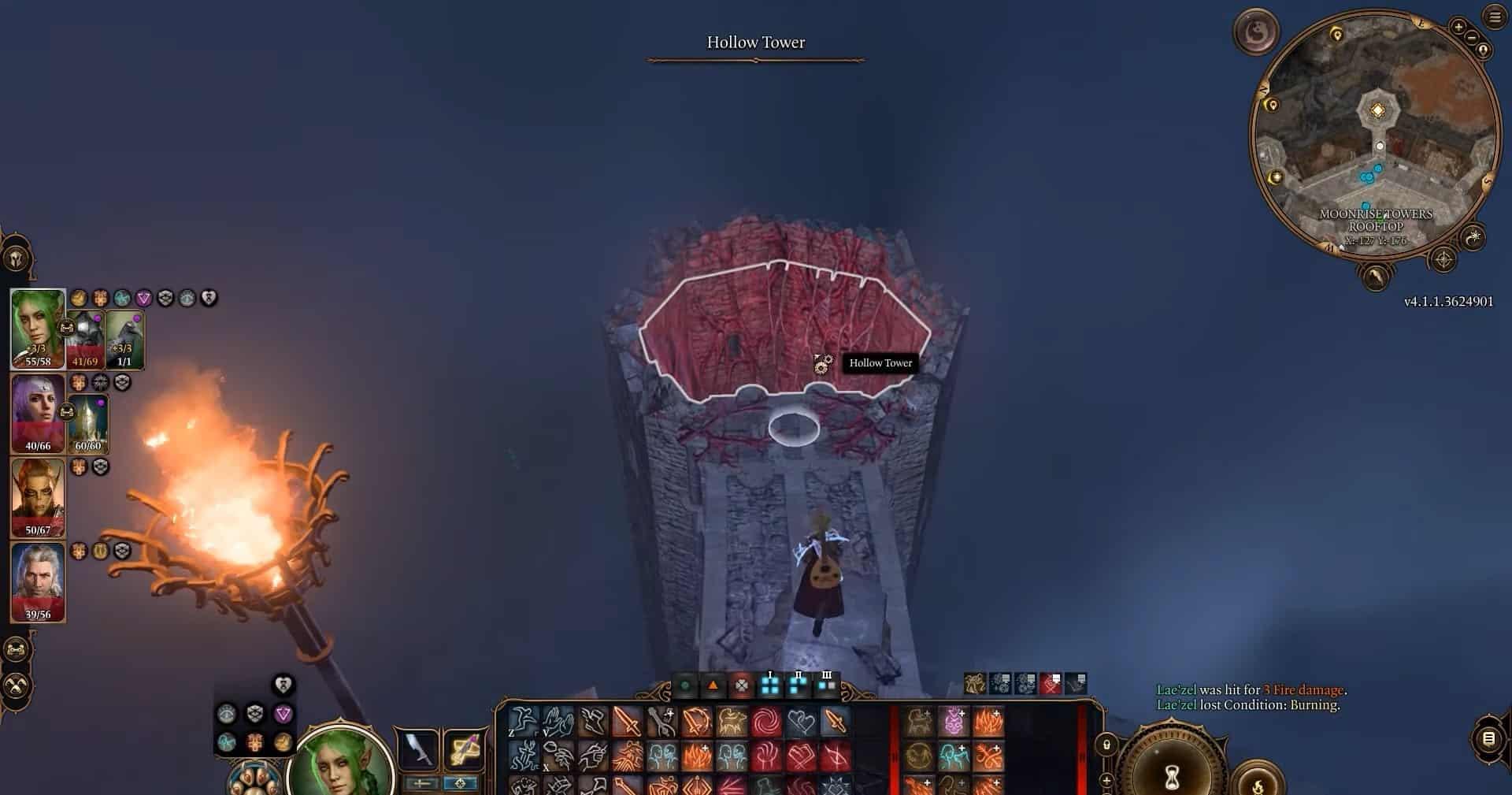Select the raven familiar portrait
The height and width of the screenshot is (795, 1512).
pyautogui.click(x=124, y=339)
